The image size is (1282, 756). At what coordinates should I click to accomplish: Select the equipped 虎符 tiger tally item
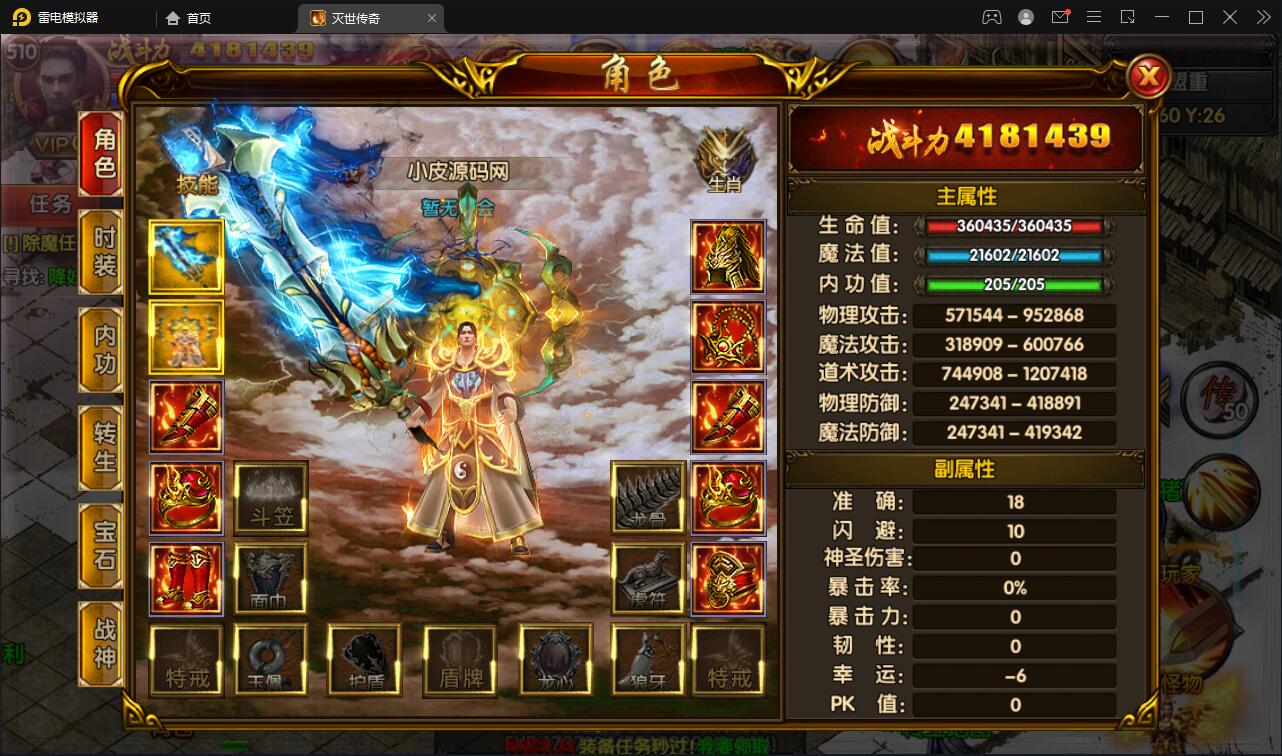coord(648,578)
